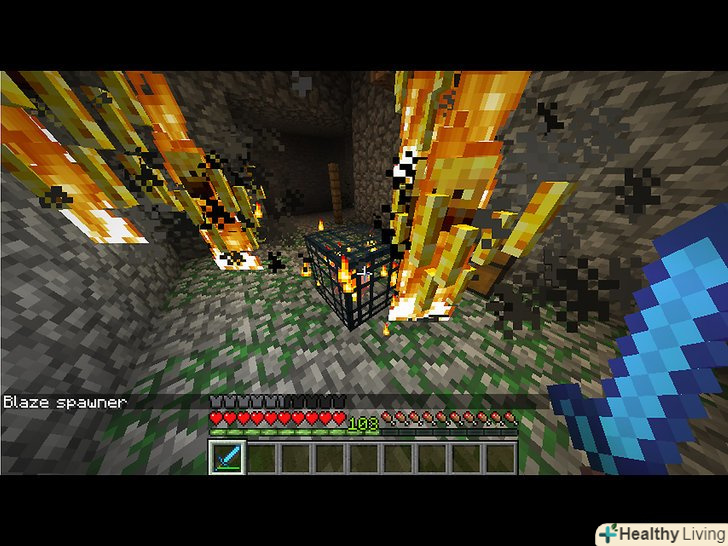The image size is (728, 546).
Task: Select the diamond sword hotbar slot
Action: click(x=227, y=458)
